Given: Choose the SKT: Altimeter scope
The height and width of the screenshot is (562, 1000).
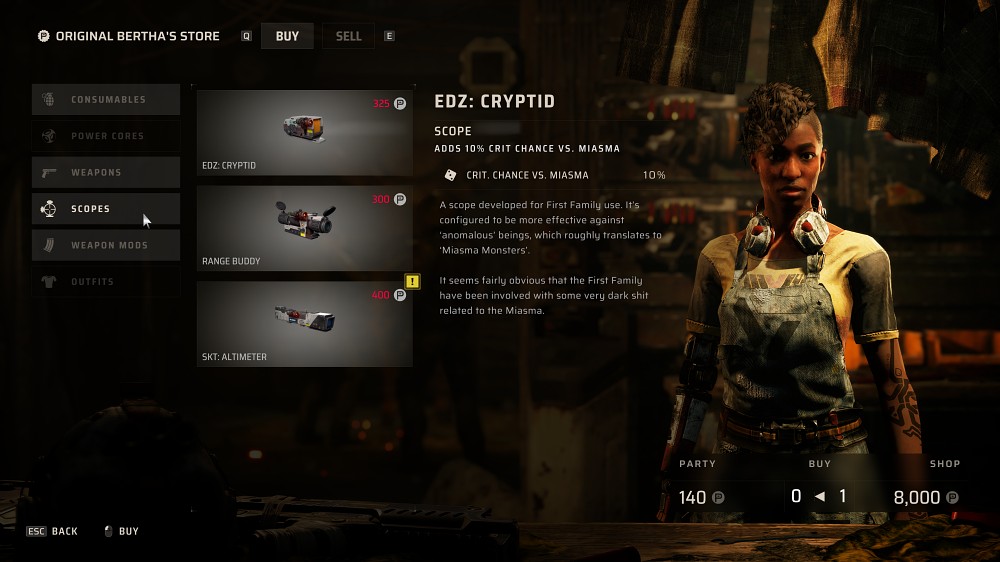Looking at the screenshot, I should [x=304, y=324].
